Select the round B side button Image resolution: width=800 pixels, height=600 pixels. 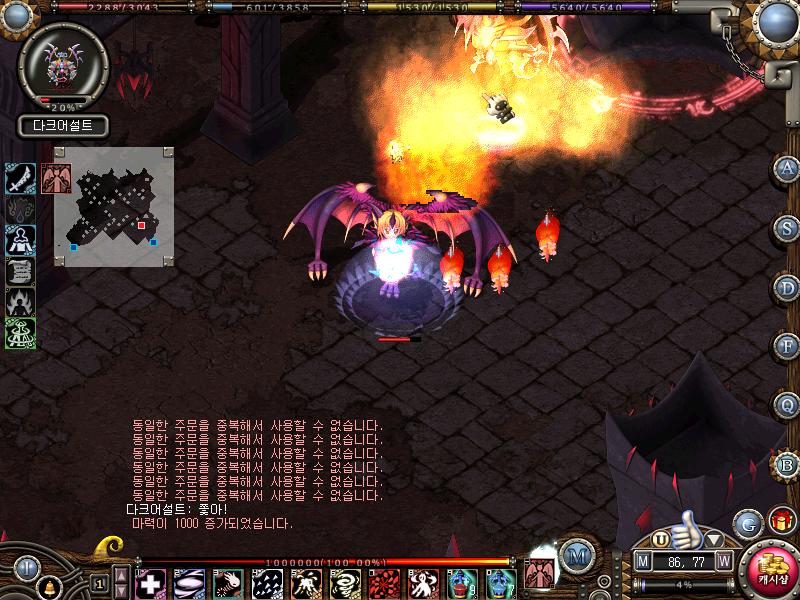(x=786, y=463)
